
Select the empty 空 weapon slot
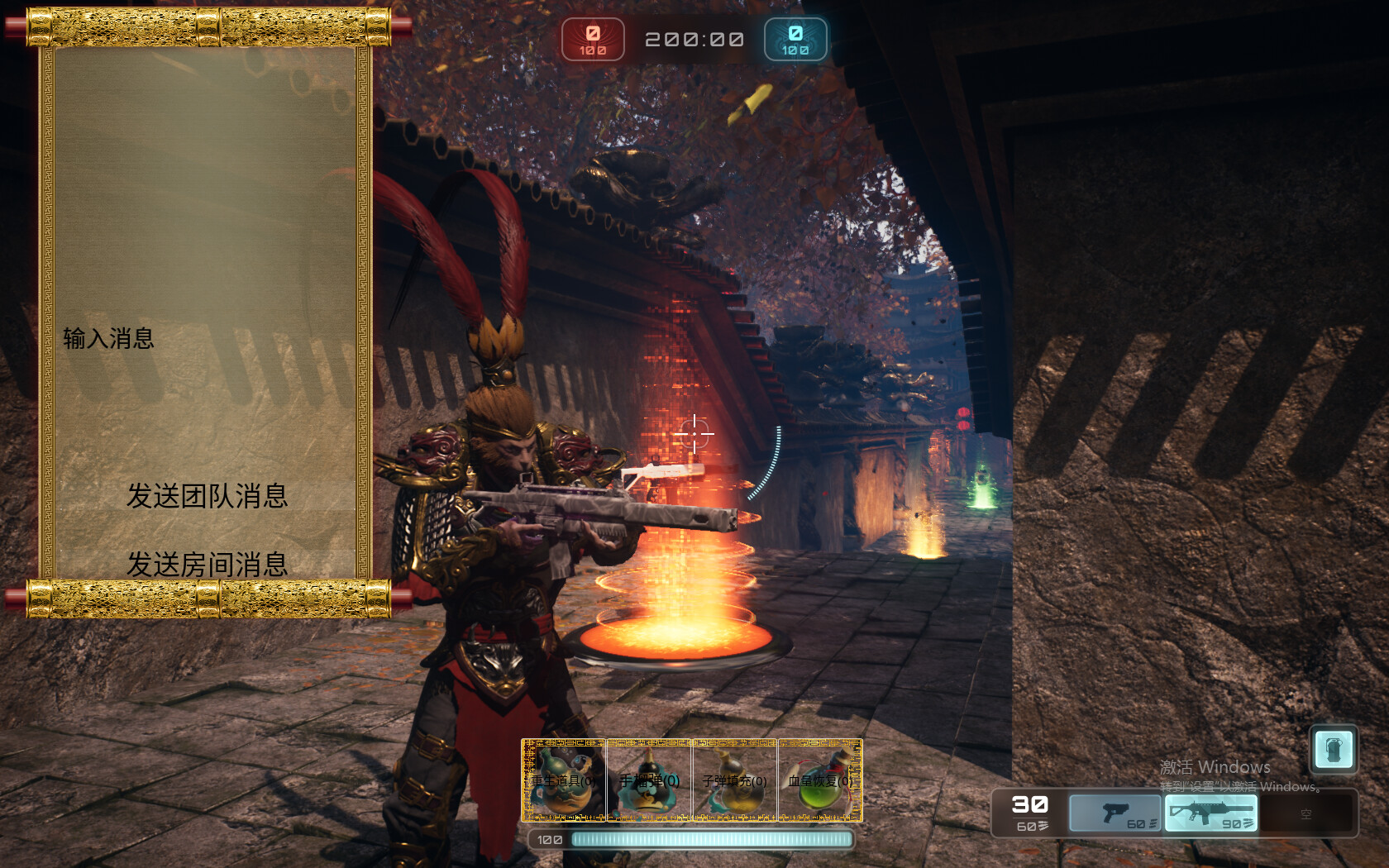pos(1306,814)
